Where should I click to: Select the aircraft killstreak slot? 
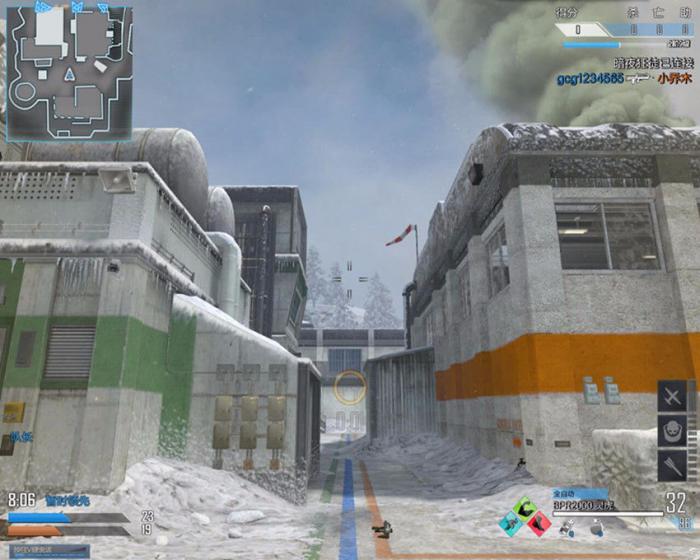tap(672, 397)
